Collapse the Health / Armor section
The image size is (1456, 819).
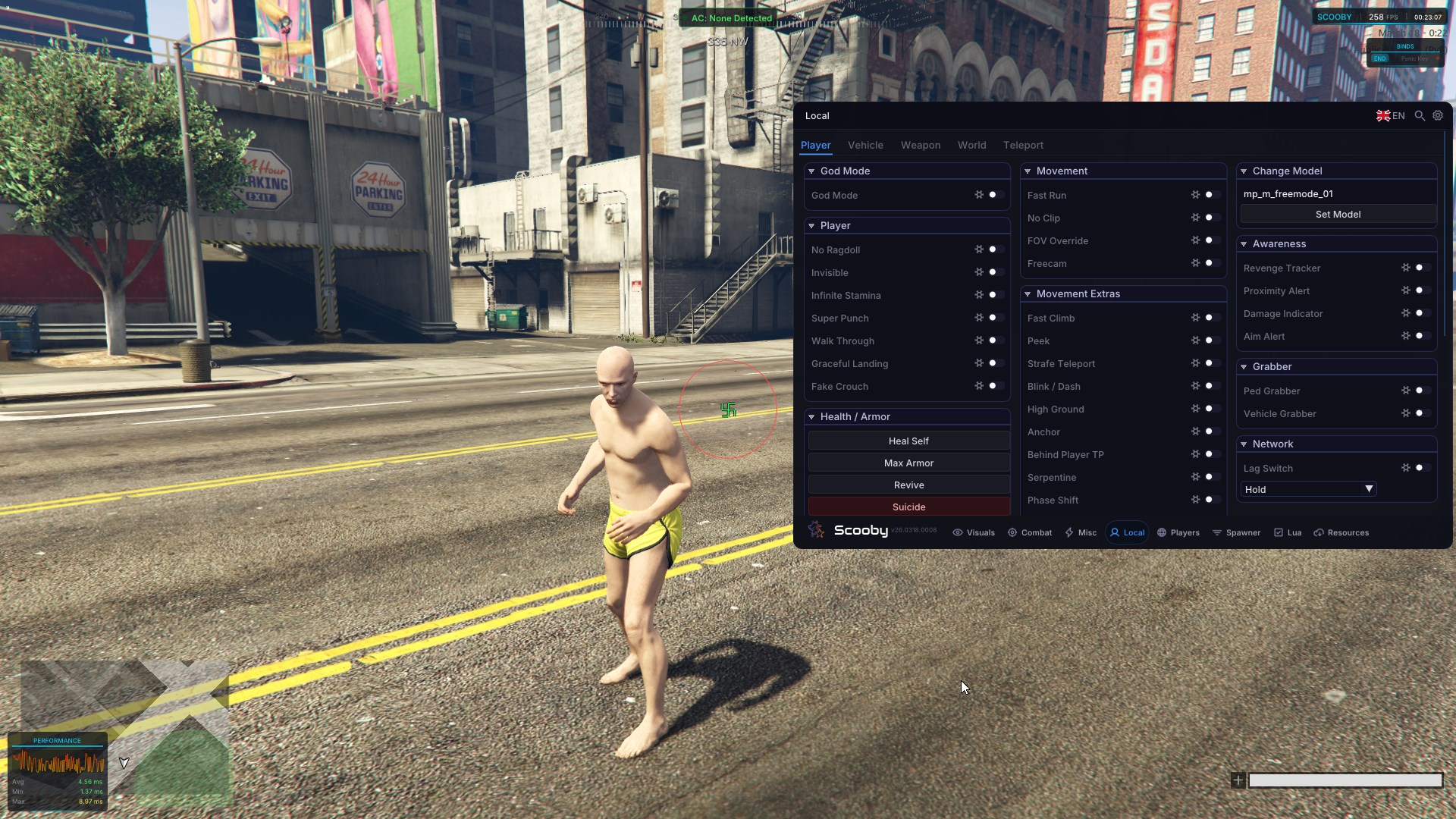811,416
